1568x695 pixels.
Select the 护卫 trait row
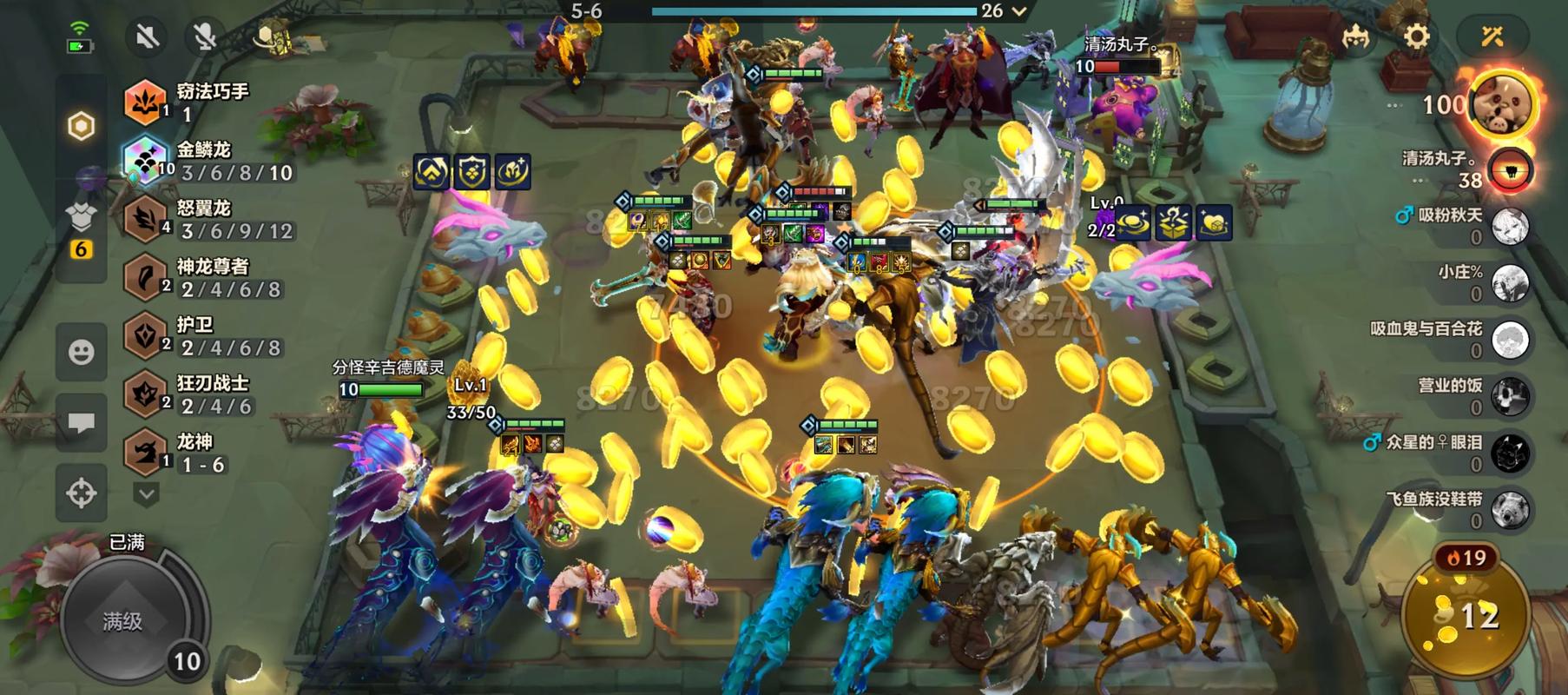click(x=208, y=335)
